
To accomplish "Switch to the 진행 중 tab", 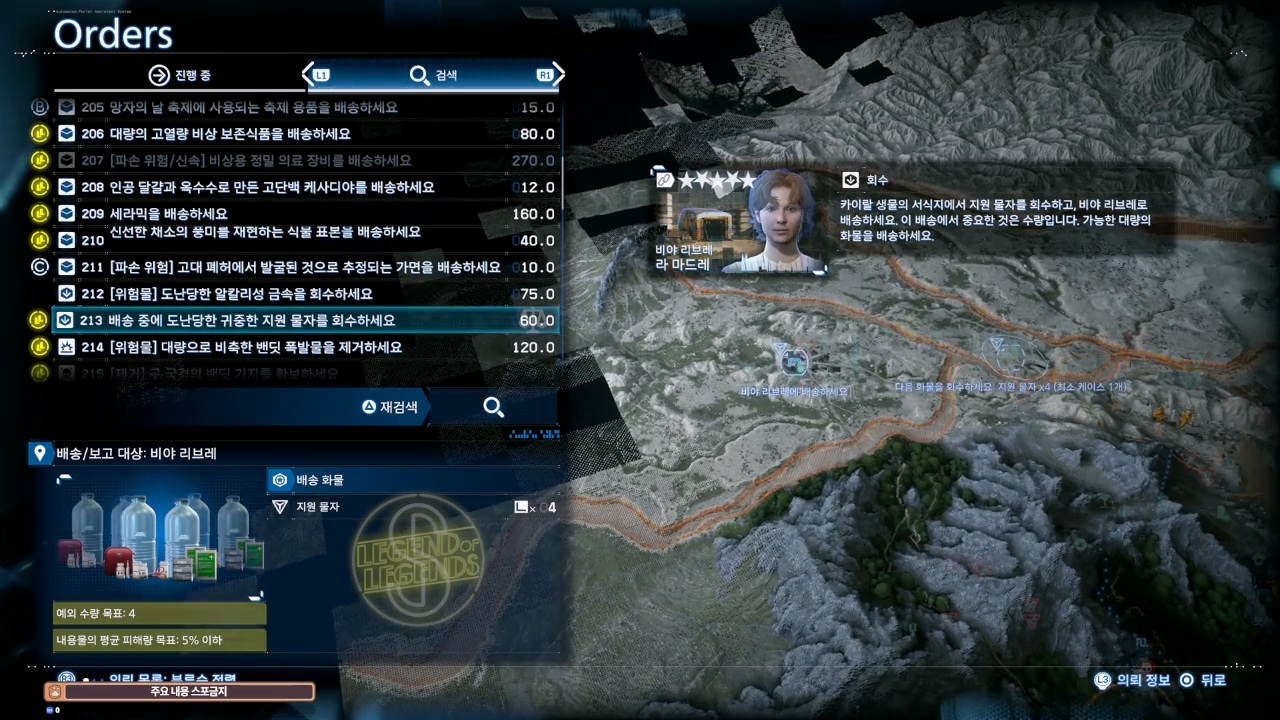I will pos(180,75).
